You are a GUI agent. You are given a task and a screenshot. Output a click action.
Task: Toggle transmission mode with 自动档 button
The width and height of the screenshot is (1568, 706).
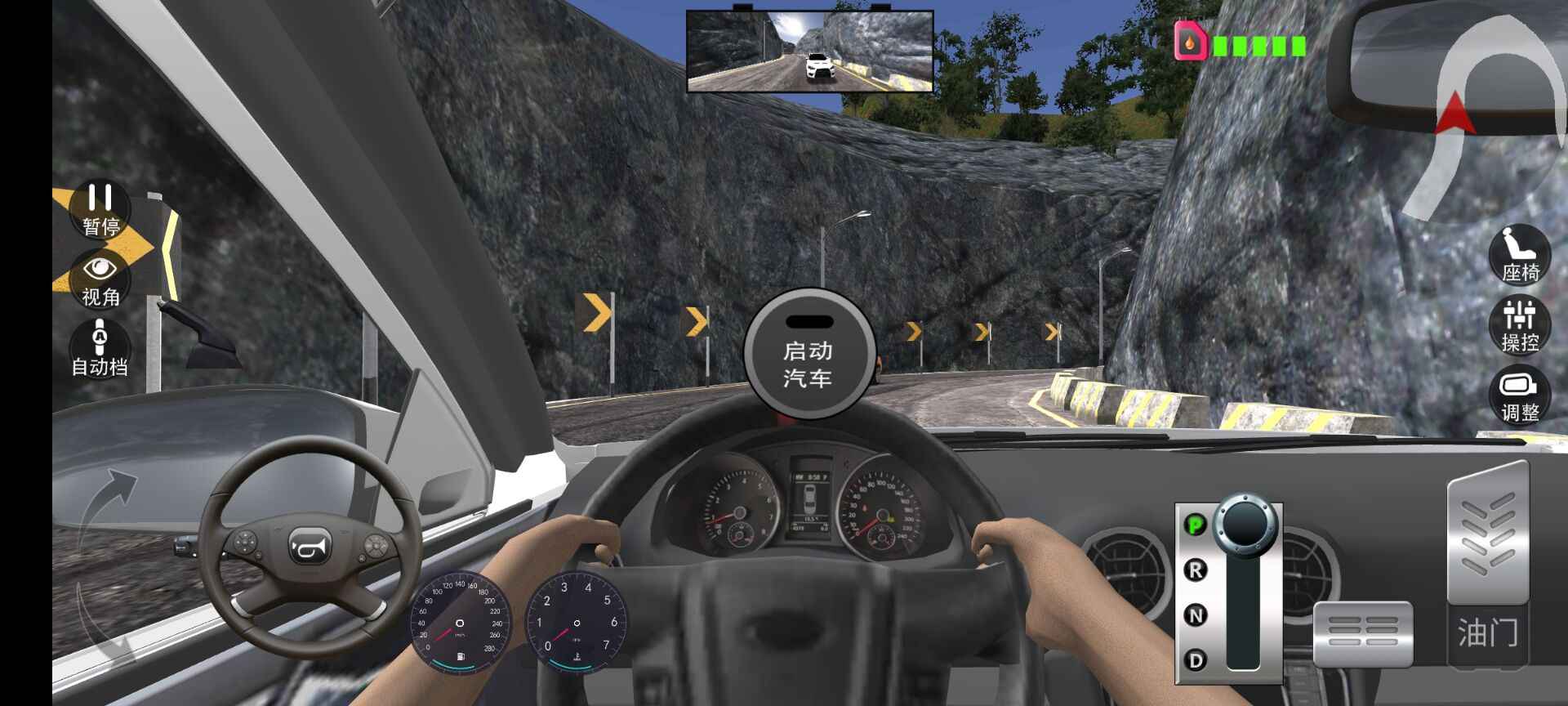pyautogui.click(x=98, y=343)
